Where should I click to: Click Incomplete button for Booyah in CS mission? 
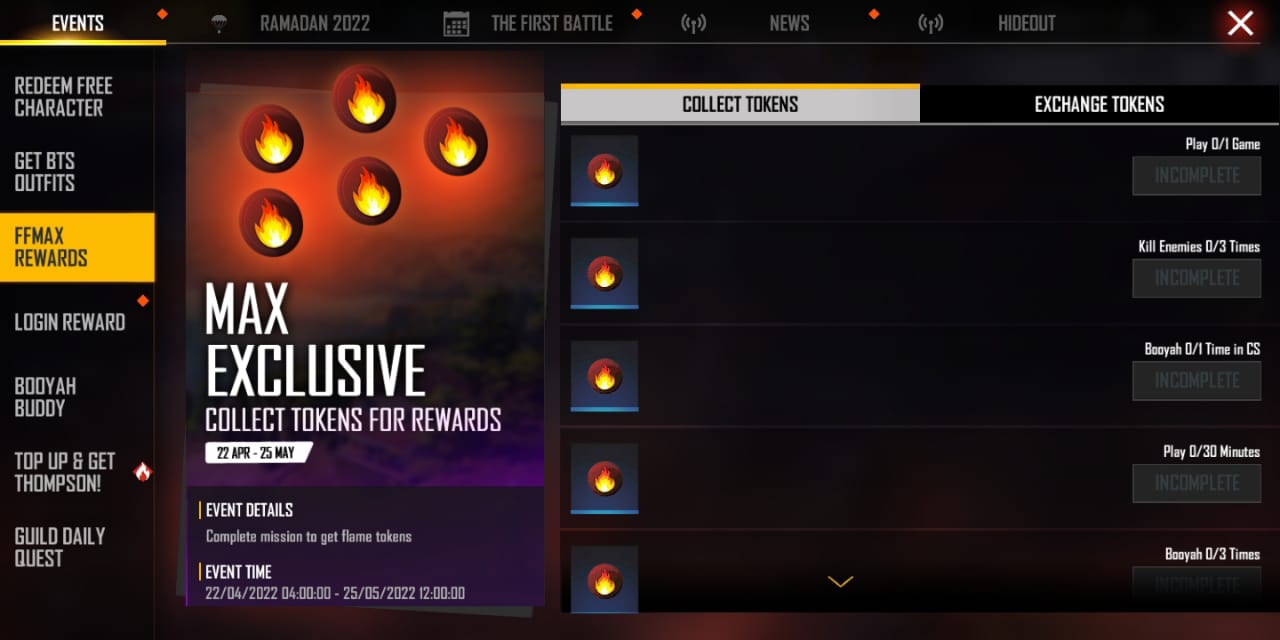point(1197,381)
